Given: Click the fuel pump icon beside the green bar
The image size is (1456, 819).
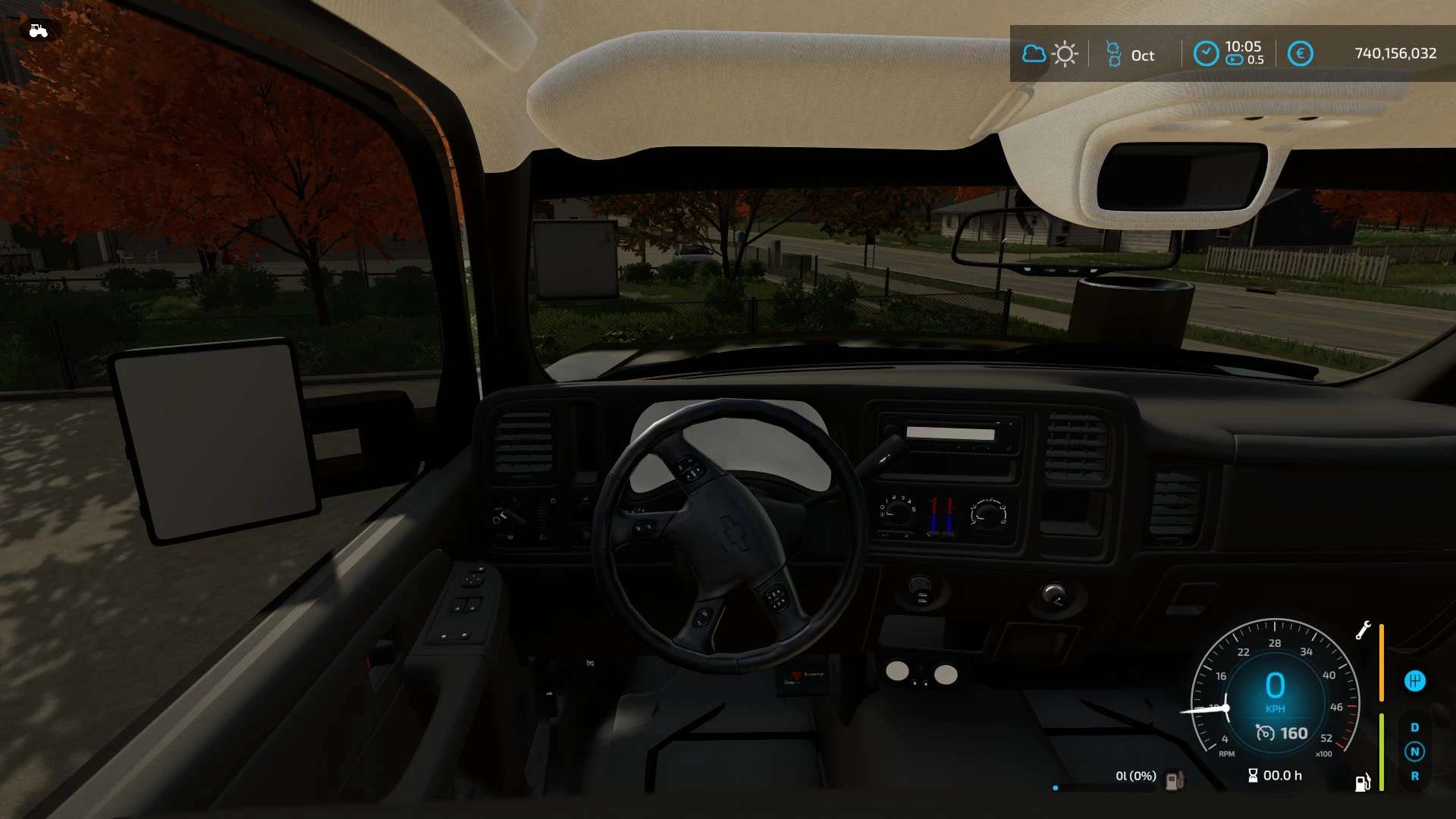Looking at the screenshot, I should [x=1363, y=783].
